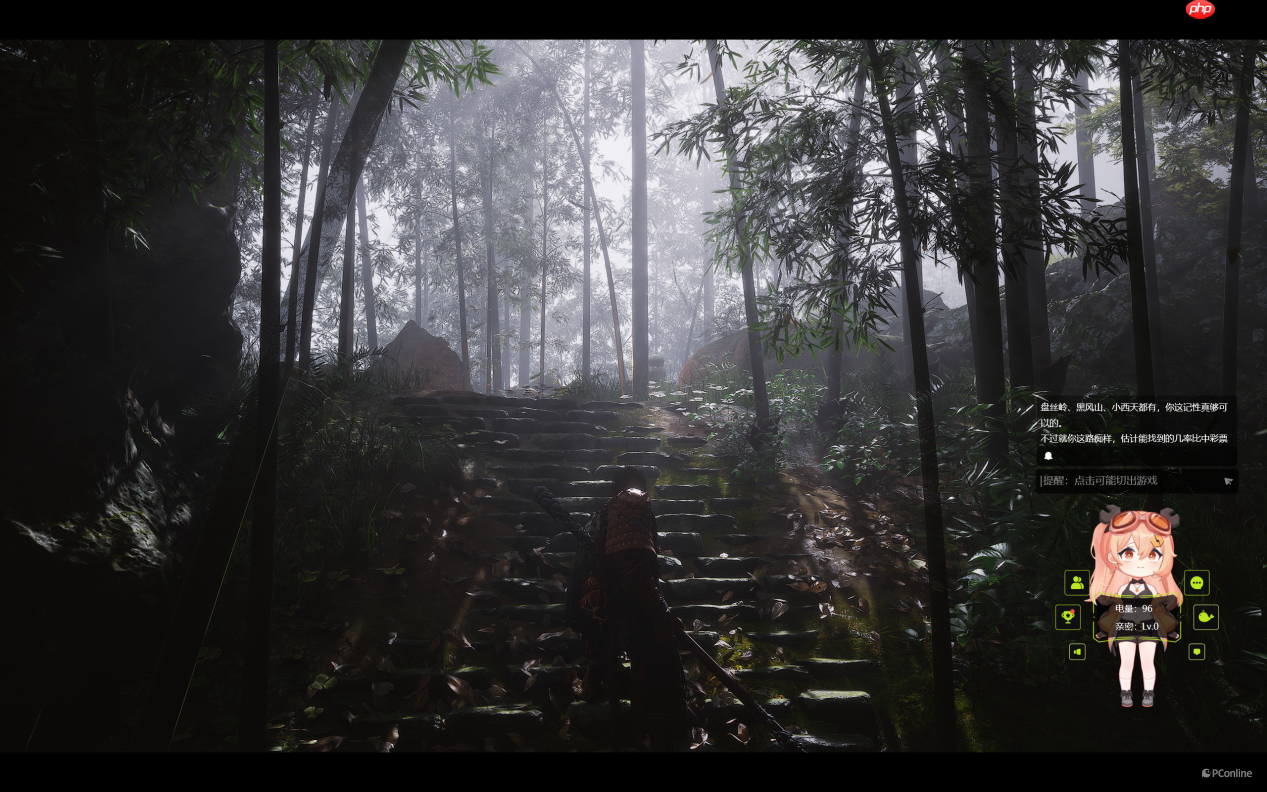The width and height of the screenshot is (1267, 792).
Task: Click the small speech bubble icon
Action: (1196, 652)
